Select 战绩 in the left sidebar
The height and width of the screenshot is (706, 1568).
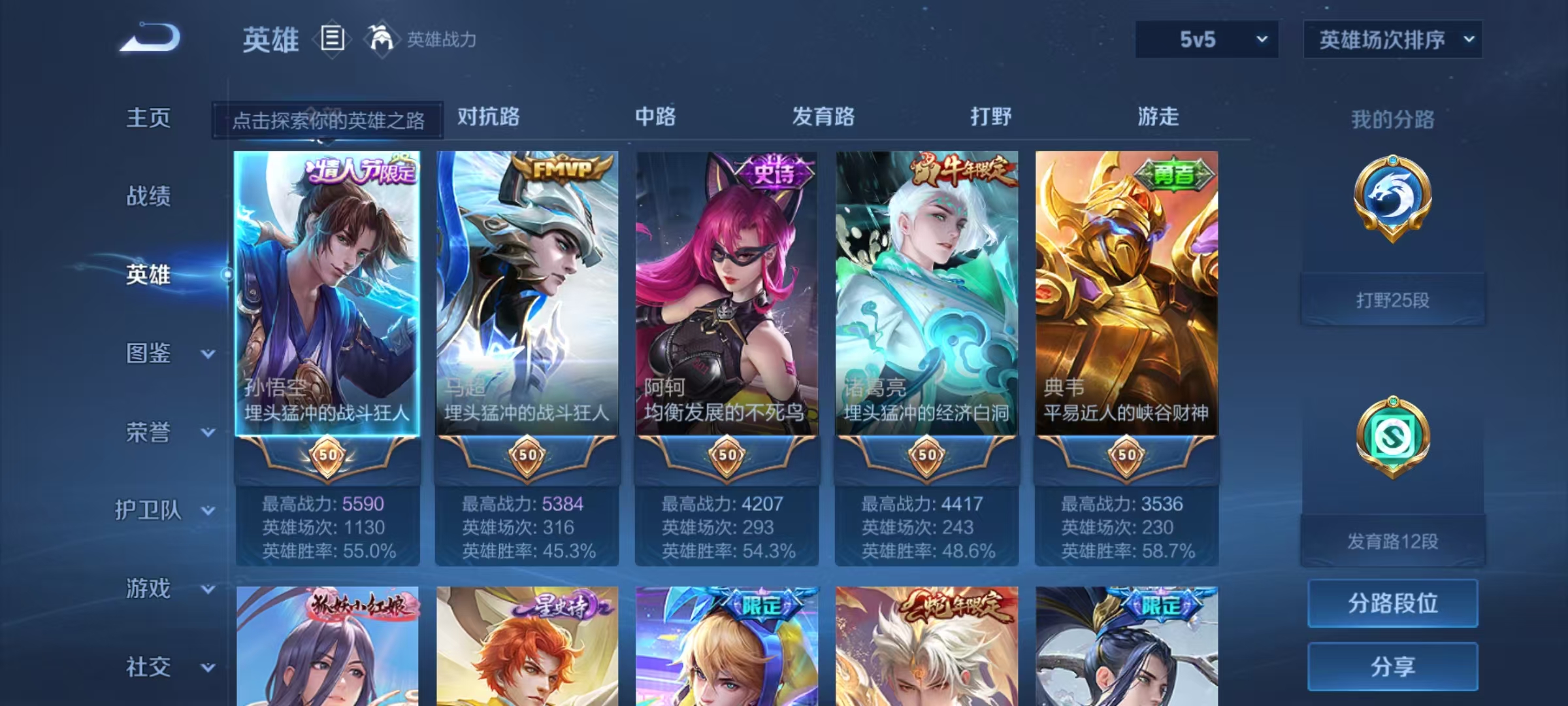148,197
